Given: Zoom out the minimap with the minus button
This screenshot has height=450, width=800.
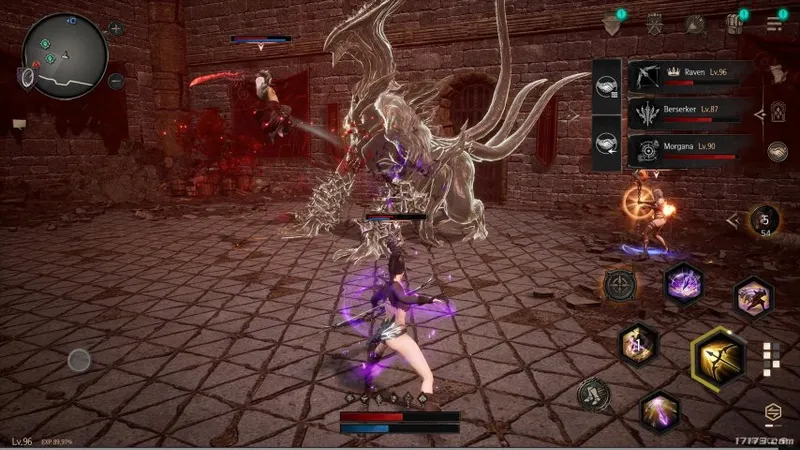Looking at the screenshot, I should 116,79.
